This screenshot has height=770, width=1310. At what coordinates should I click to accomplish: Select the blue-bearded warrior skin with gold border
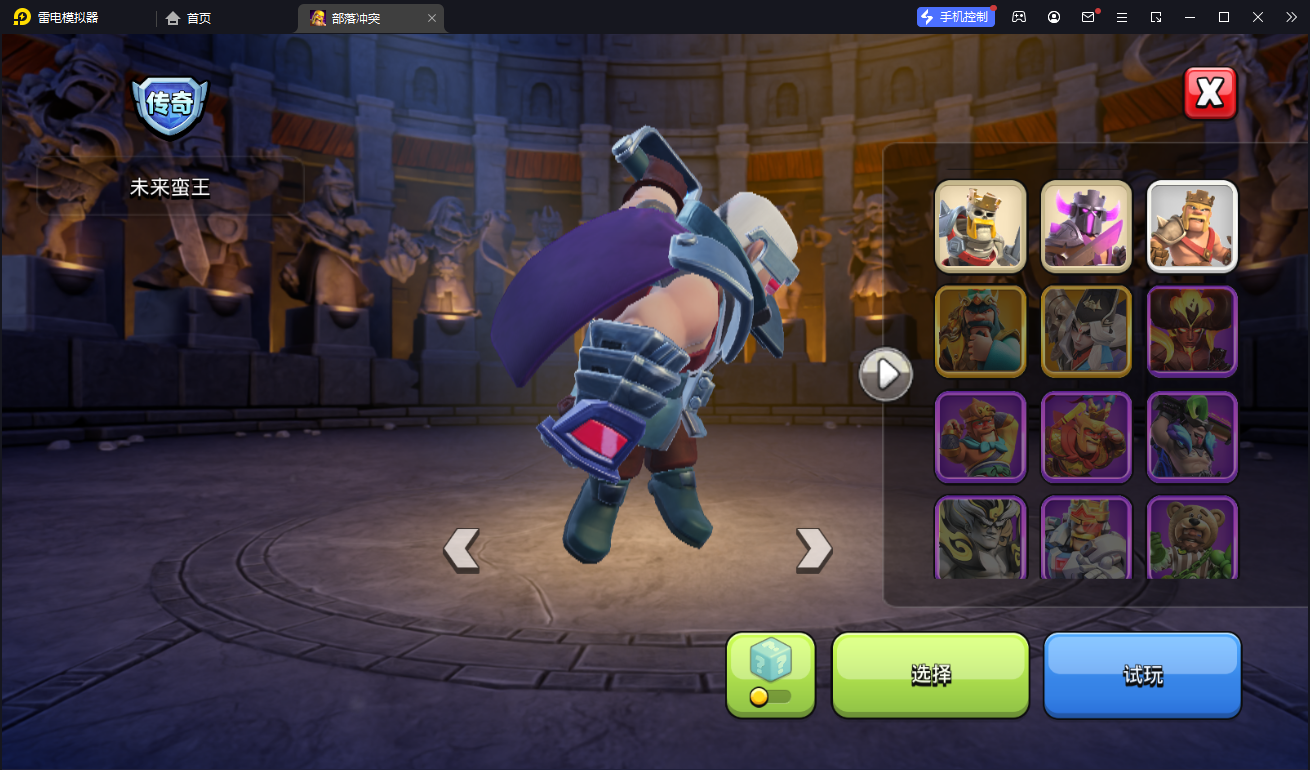point(981,331)
